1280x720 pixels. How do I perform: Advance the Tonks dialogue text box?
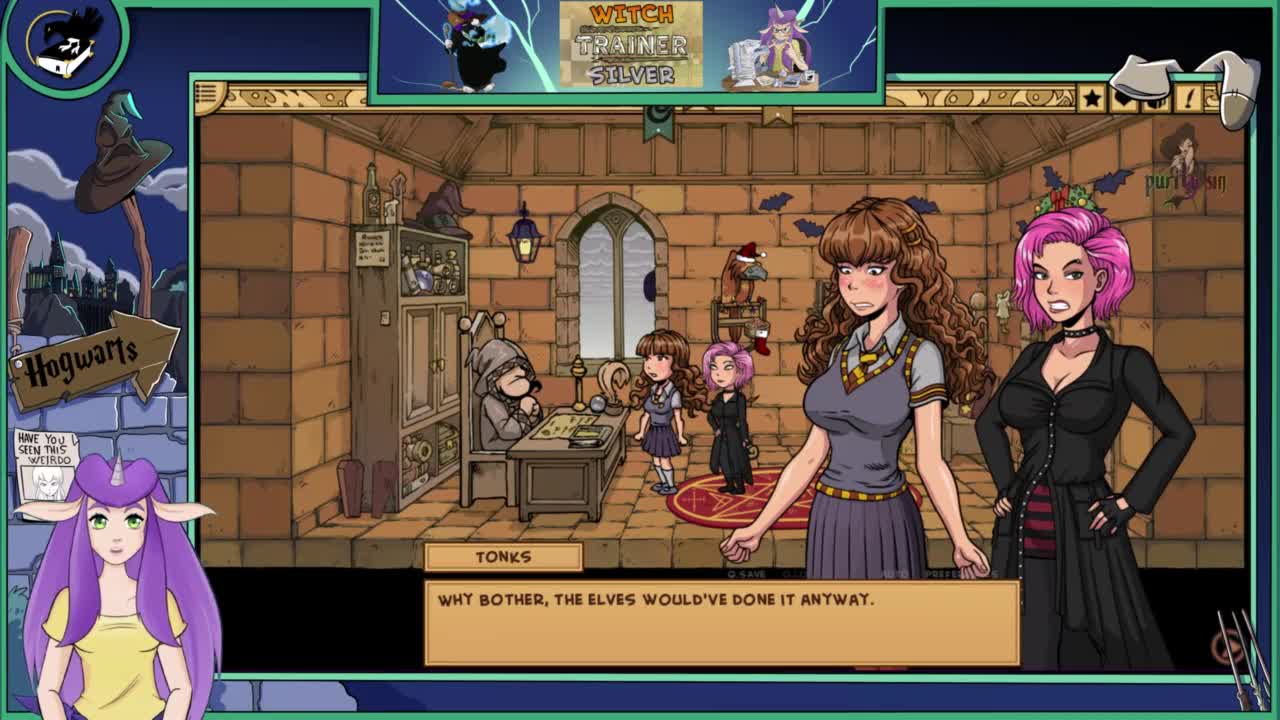pyautogui.click(x=721, y=622)
